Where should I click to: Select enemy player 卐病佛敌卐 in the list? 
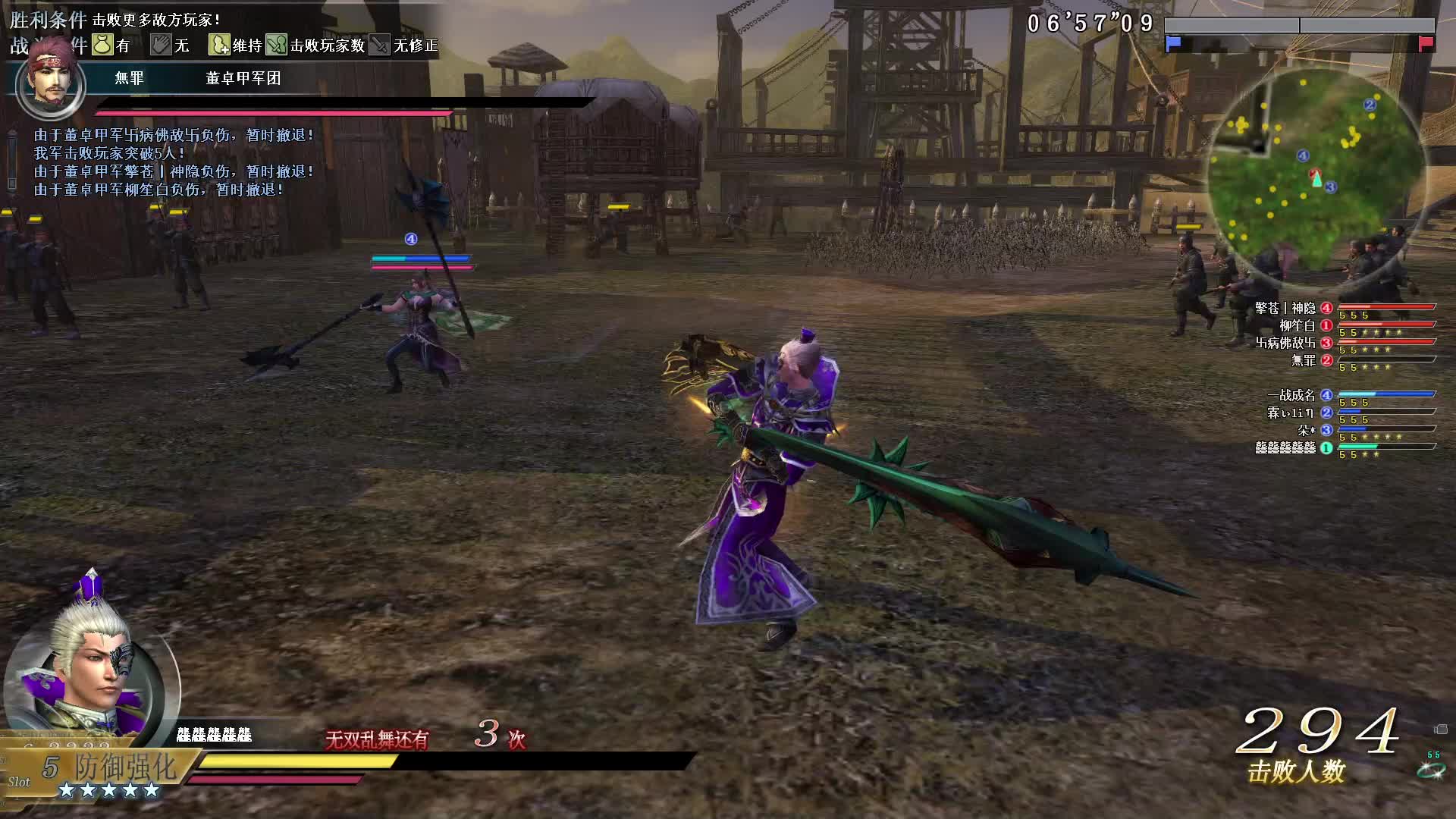tap(1285, 343)
